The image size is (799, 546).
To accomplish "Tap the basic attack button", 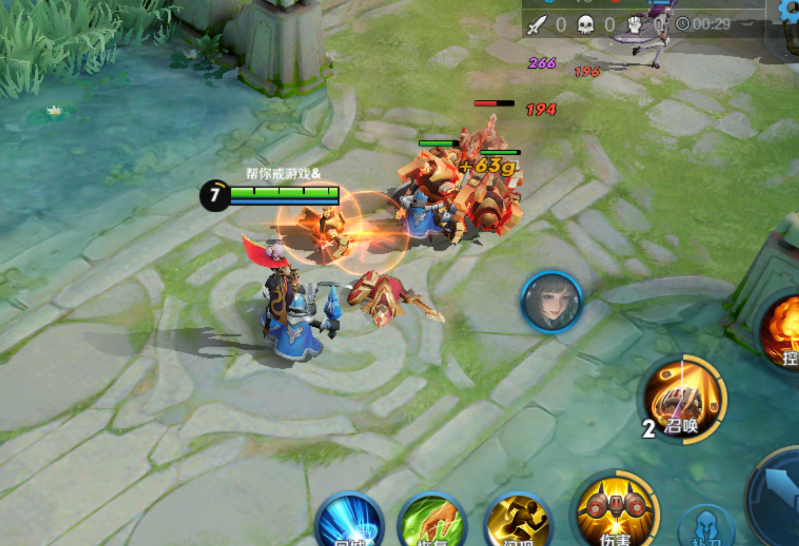I will (x=780, y=500).
